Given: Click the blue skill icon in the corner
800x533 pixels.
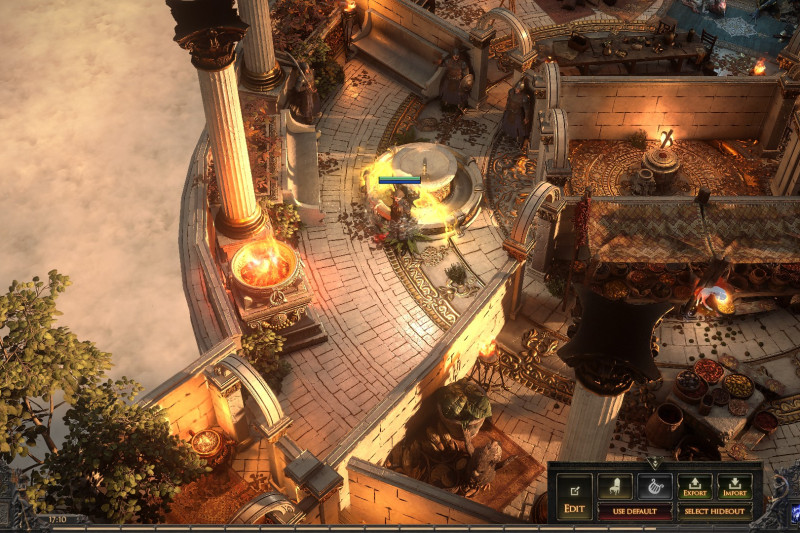Looking at the screenshot, I should [x=795, y=514].
